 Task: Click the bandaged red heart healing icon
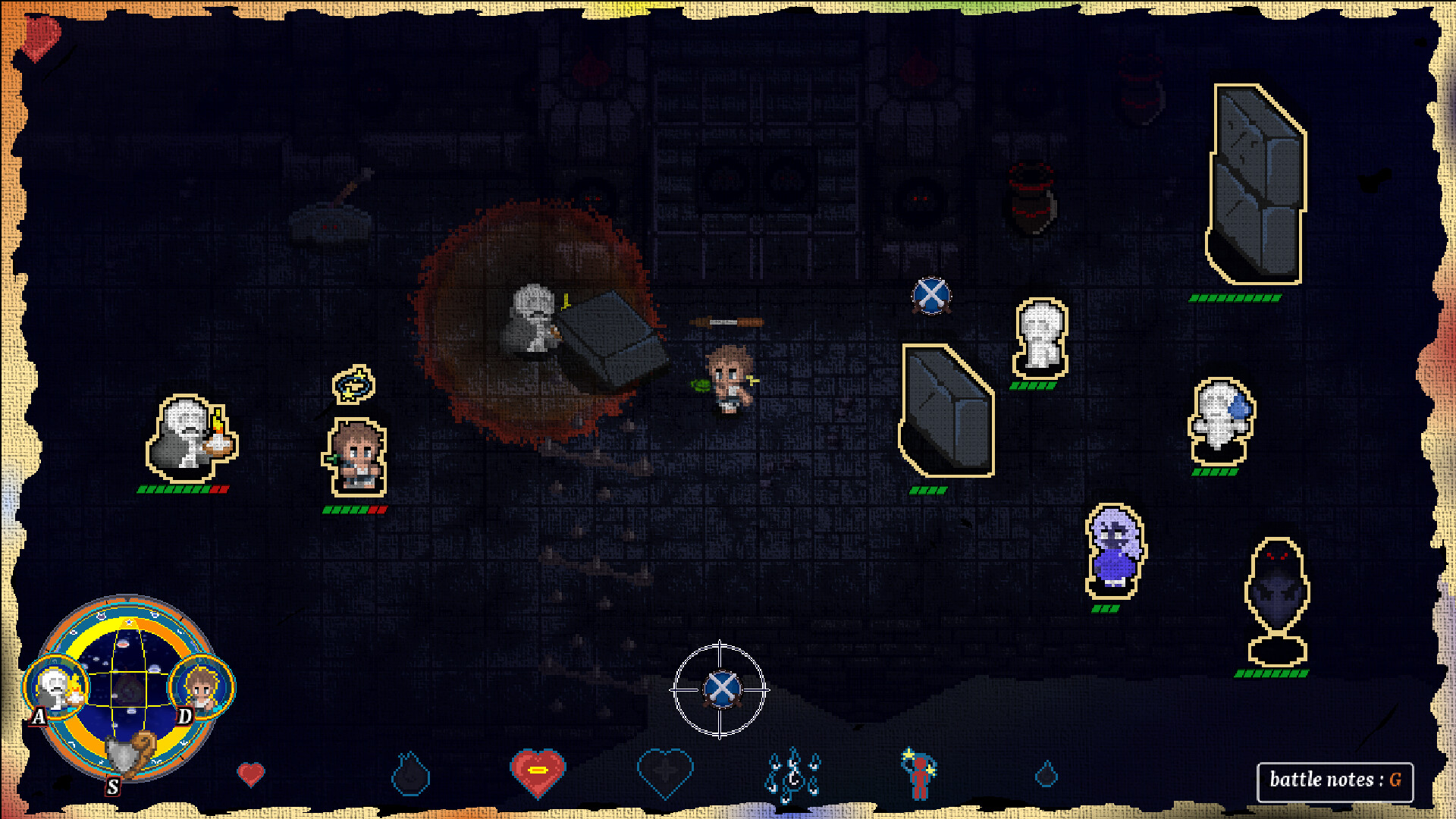538,771
